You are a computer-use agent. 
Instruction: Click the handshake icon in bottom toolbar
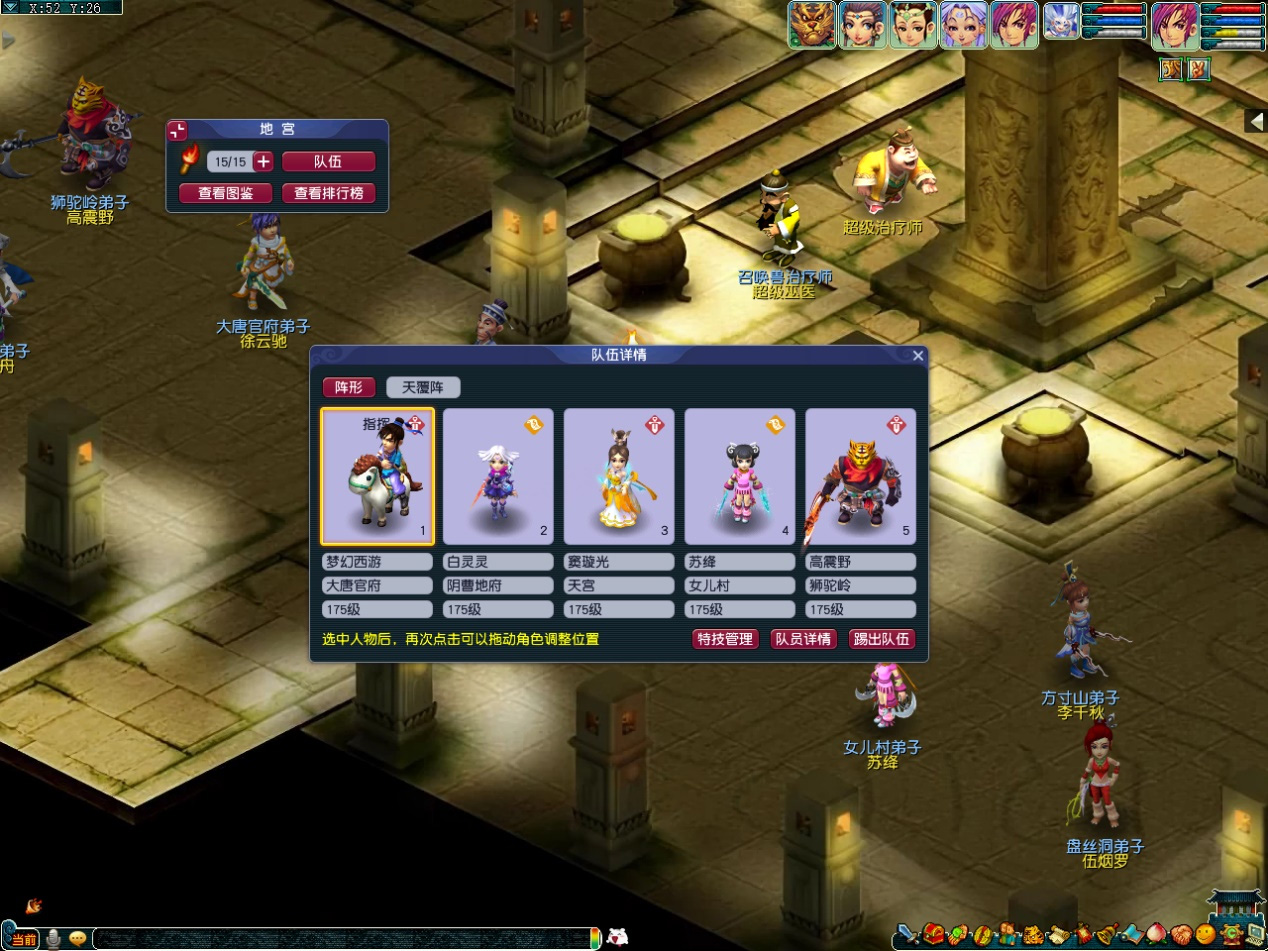coord(1181,936)
